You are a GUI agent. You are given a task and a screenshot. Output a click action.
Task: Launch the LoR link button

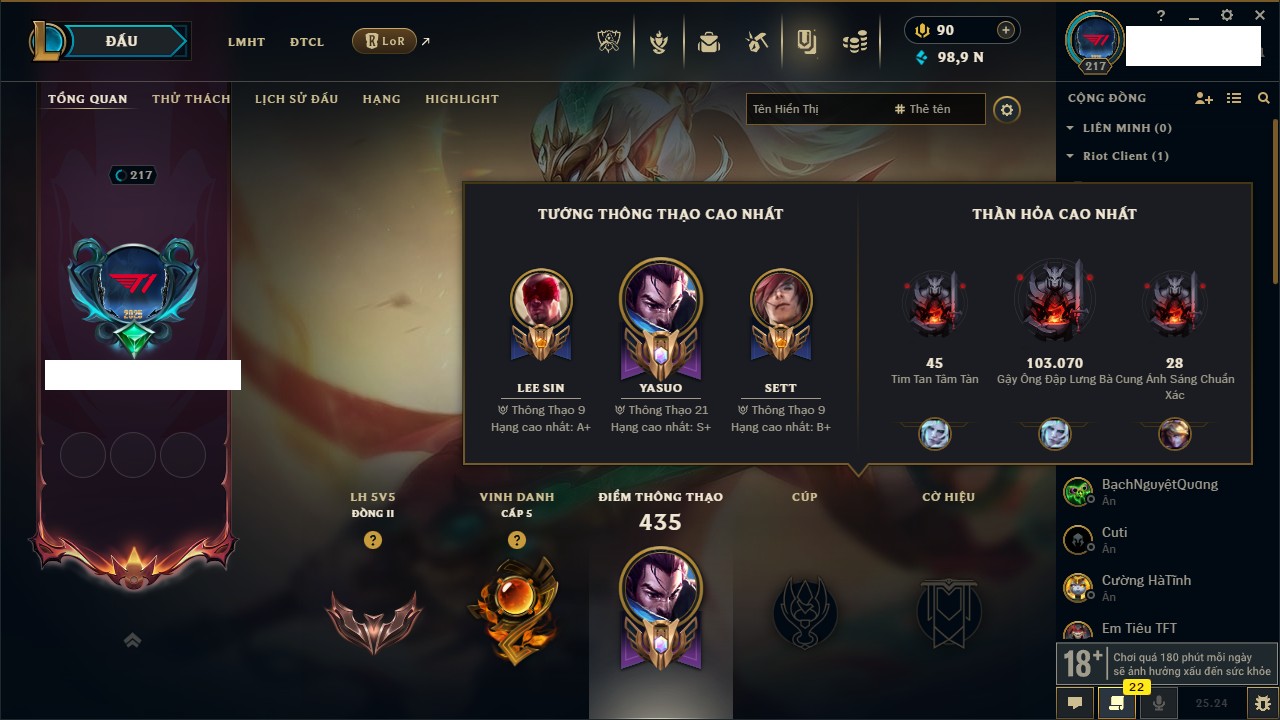coord(385,42)
